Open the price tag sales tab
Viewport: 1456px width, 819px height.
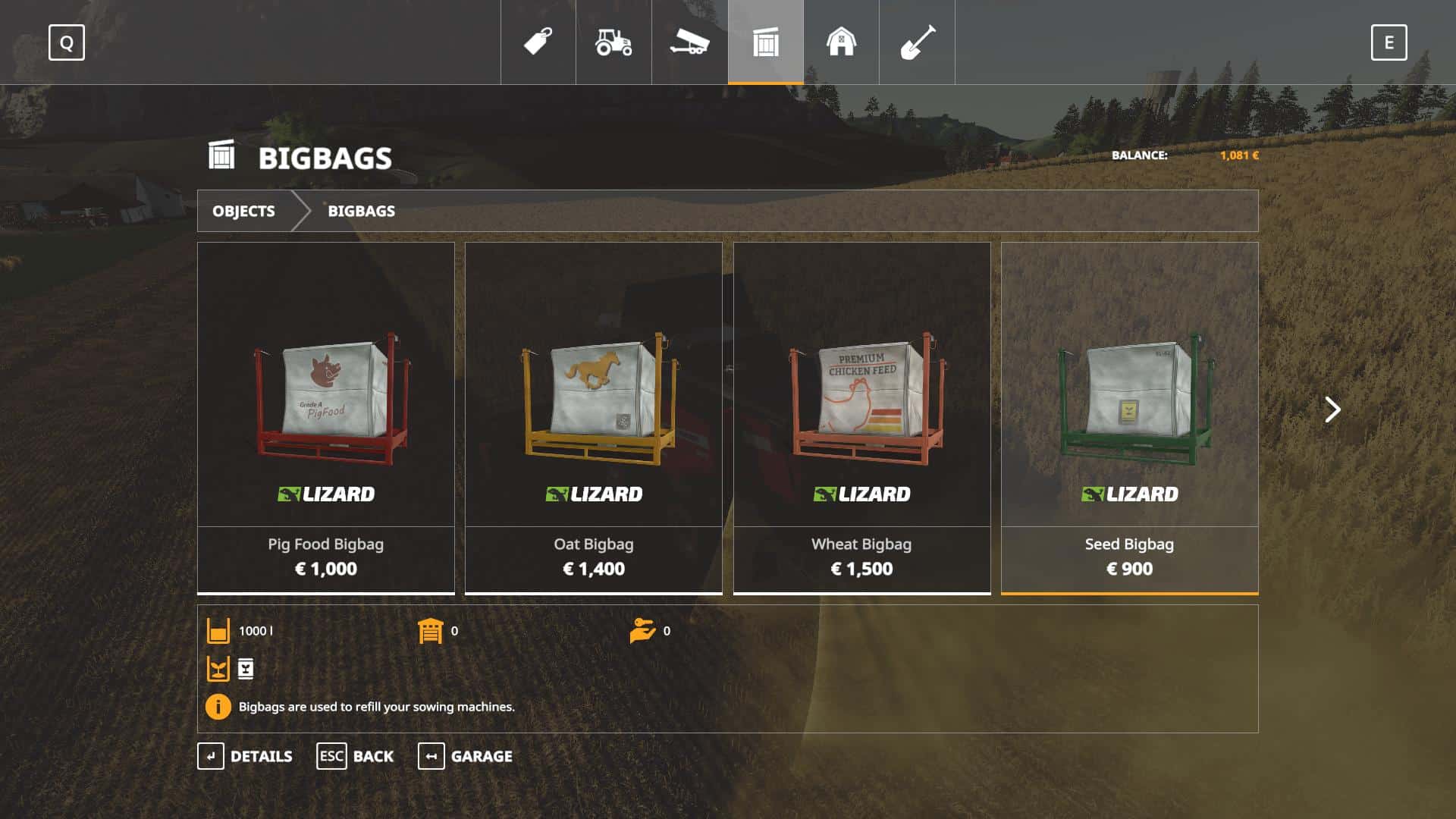(x=538, y=42)
